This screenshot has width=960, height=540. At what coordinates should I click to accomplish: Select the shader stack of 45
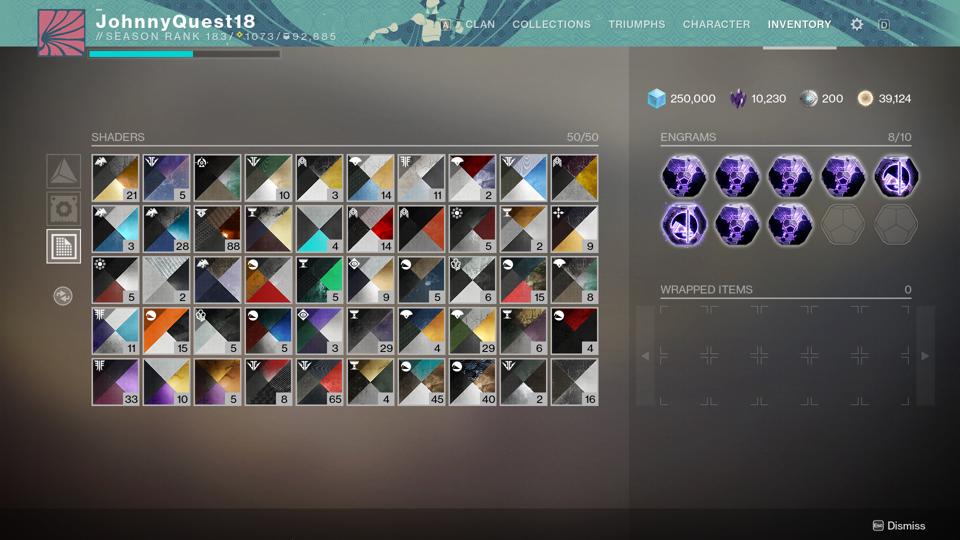(x=422, y=382)
